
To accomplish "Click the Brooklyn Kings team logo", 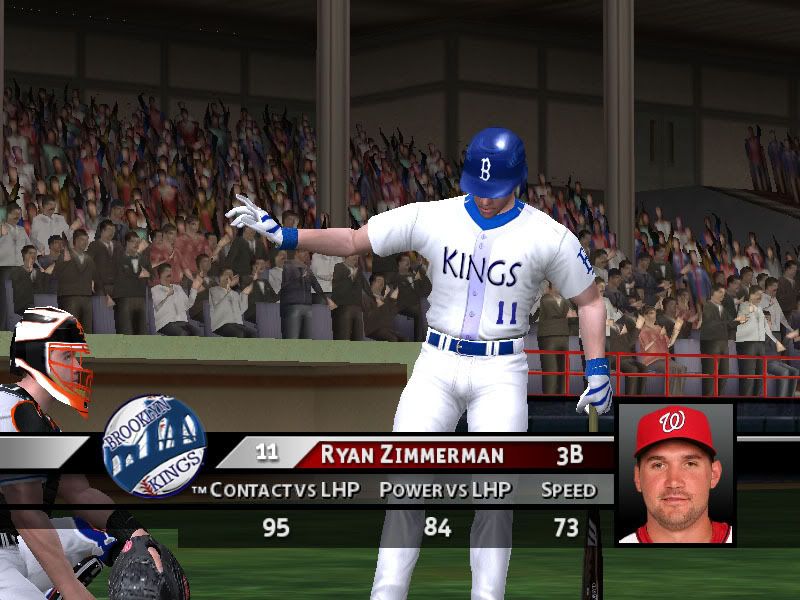I will pos(154,446).
